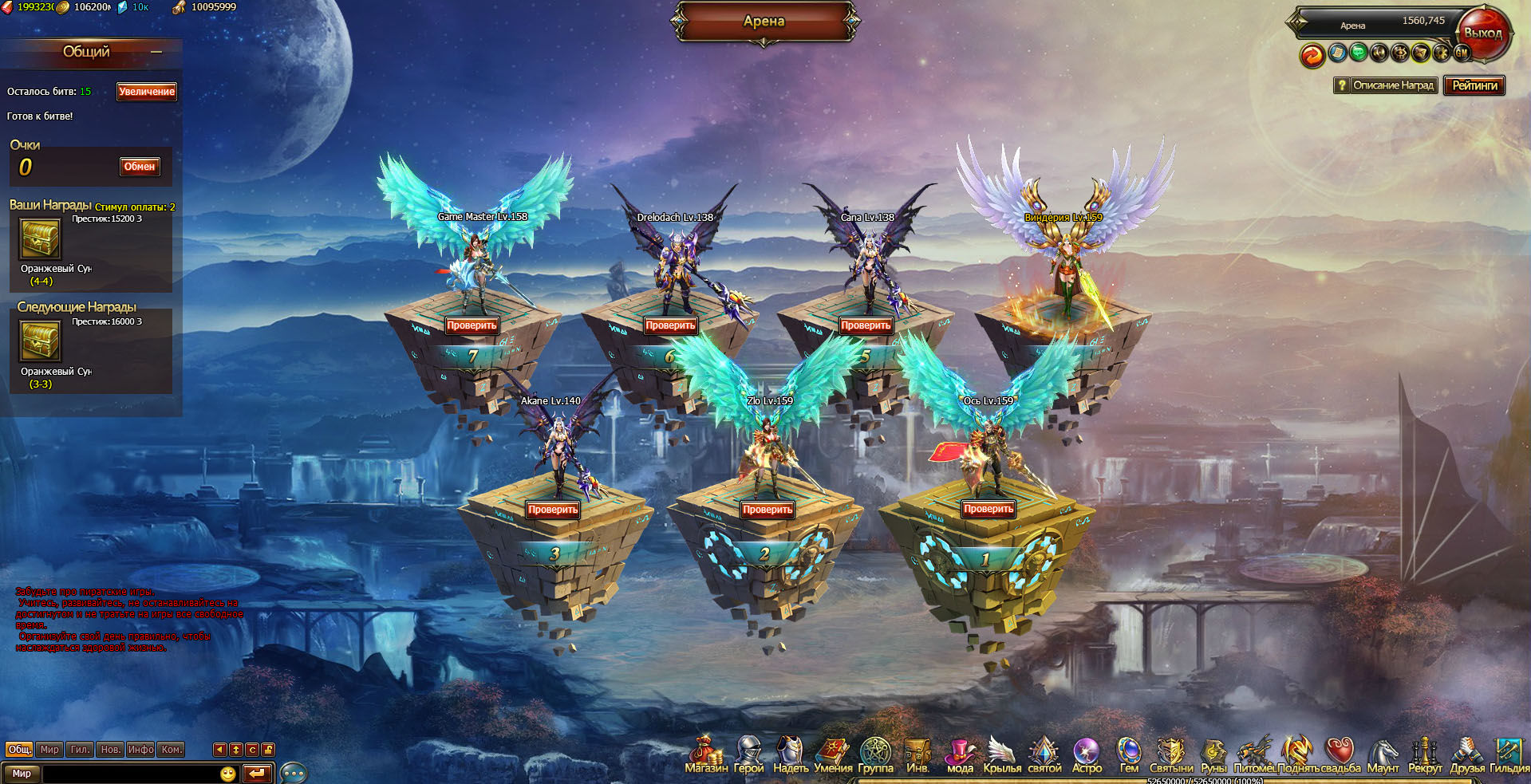1531x784 pixels.
Task: Open the Рейтинги rankings
Action: (x=1474, y=85)
